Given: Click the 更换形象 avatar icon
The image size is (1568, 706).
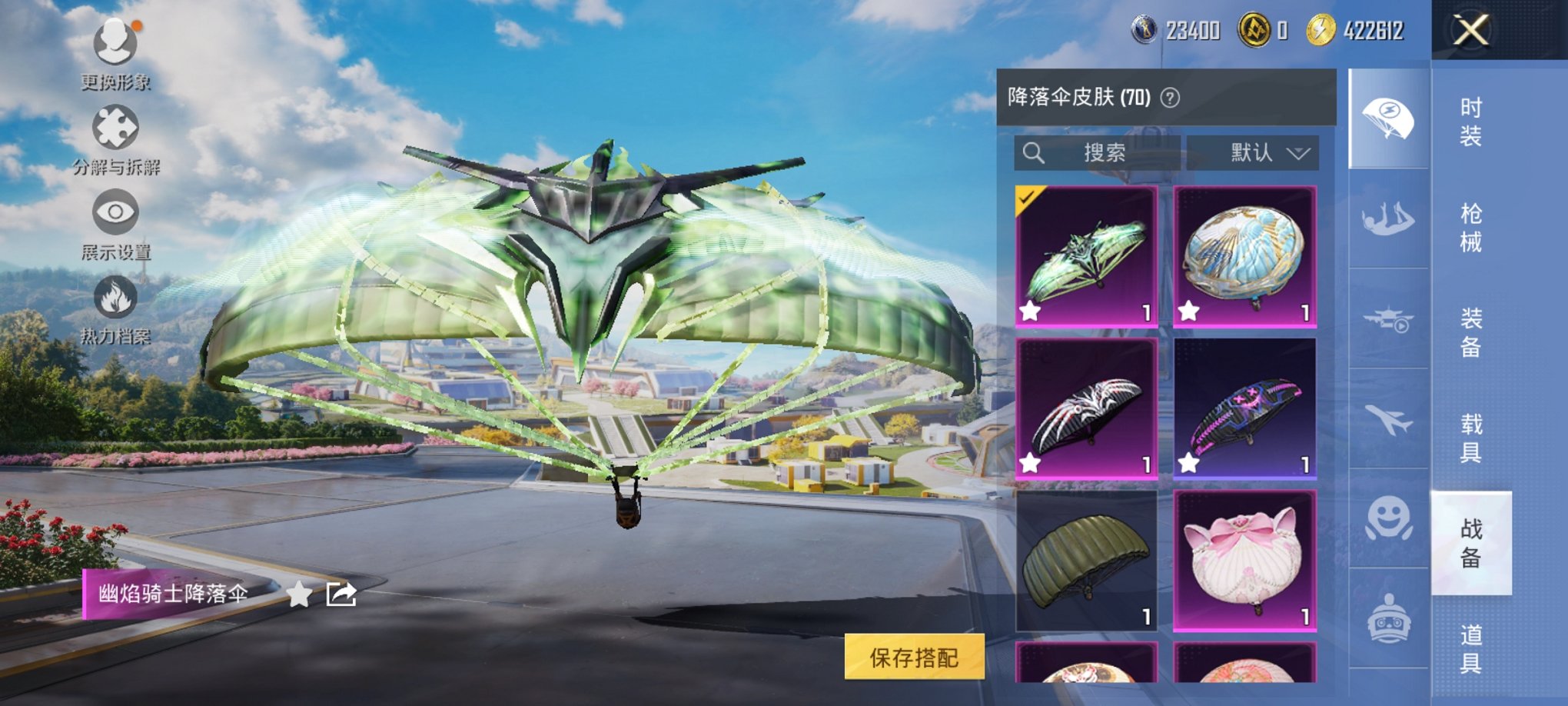Looking at the screenshot, I should tap(114, 42).
